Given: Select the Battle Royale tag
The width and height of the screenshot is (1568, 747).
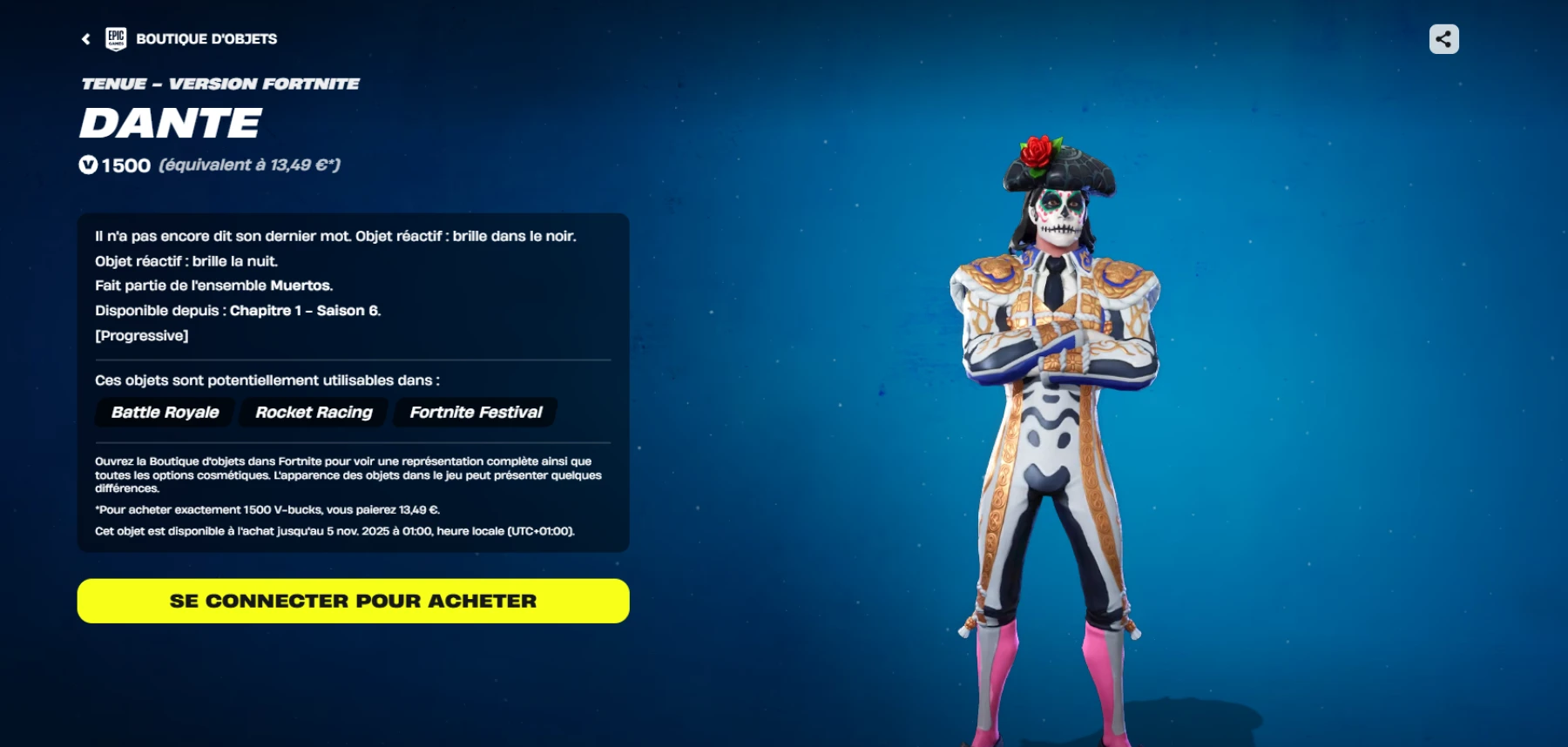Looking at the screenshot, I should (164, 412).
